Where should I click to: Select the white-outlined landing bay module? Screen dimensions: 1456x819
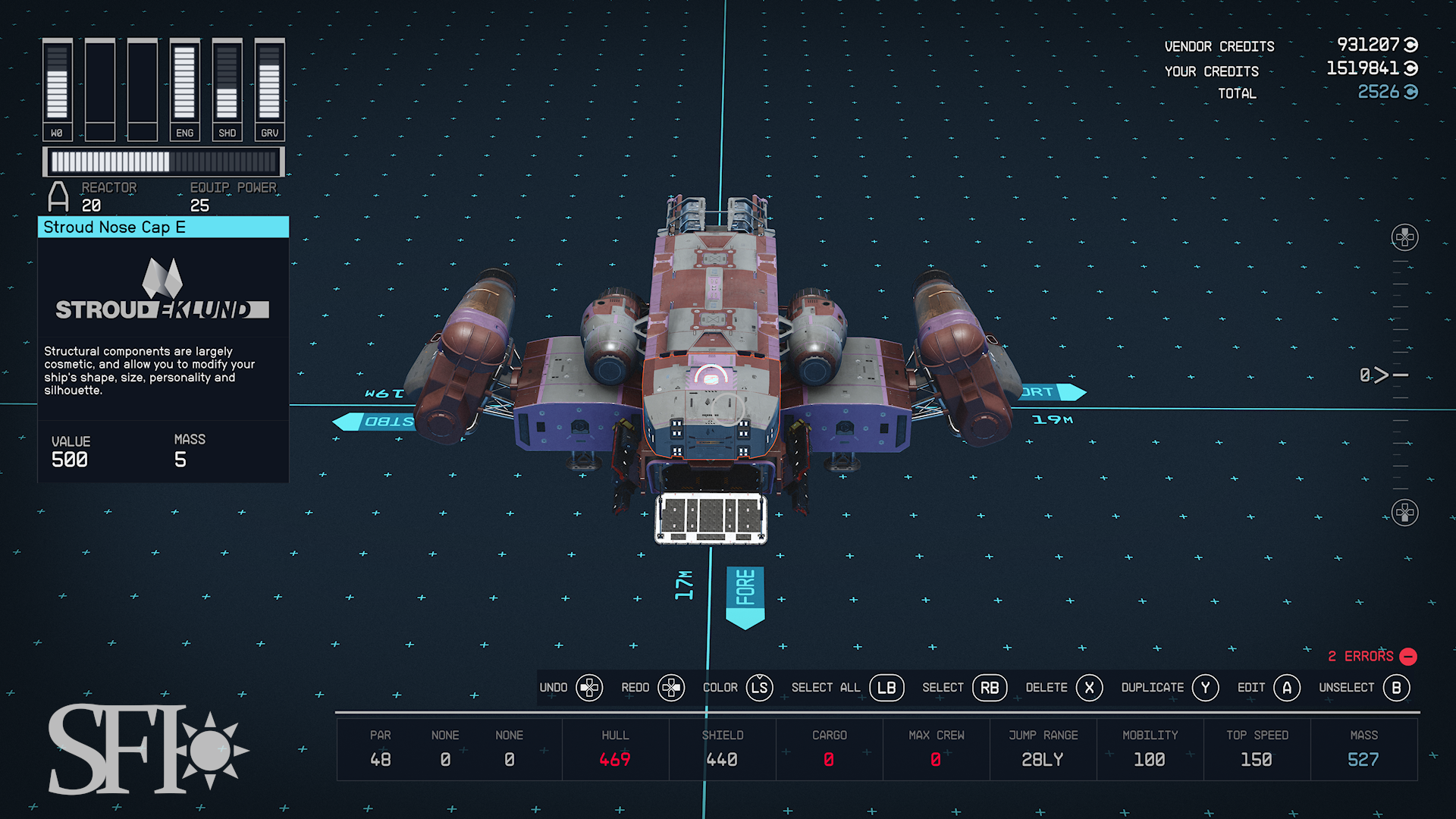coord(711,518)
